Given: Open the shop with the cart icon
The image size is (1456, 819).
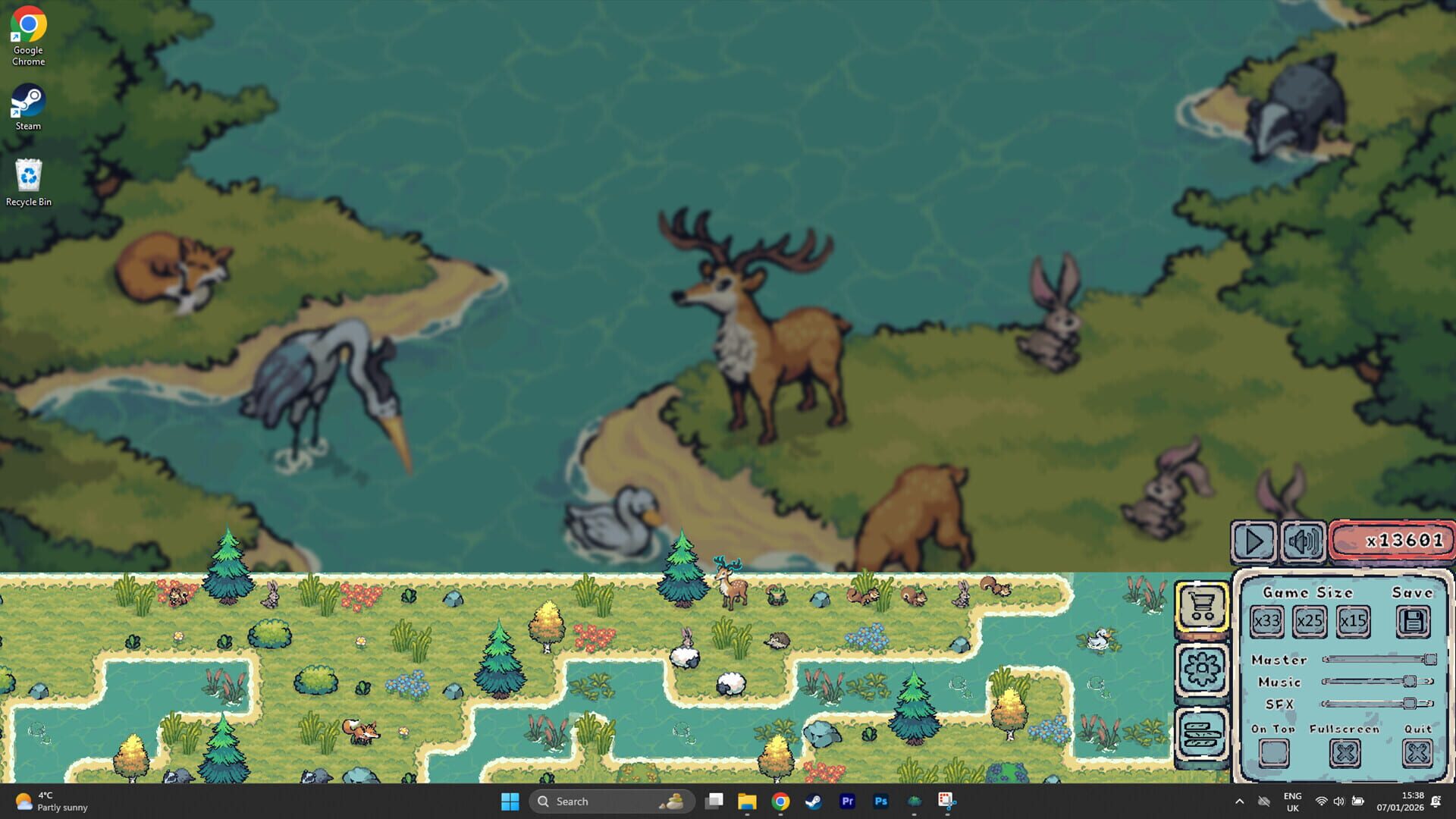Looking at the screenshot, I should coord(1202,606).
